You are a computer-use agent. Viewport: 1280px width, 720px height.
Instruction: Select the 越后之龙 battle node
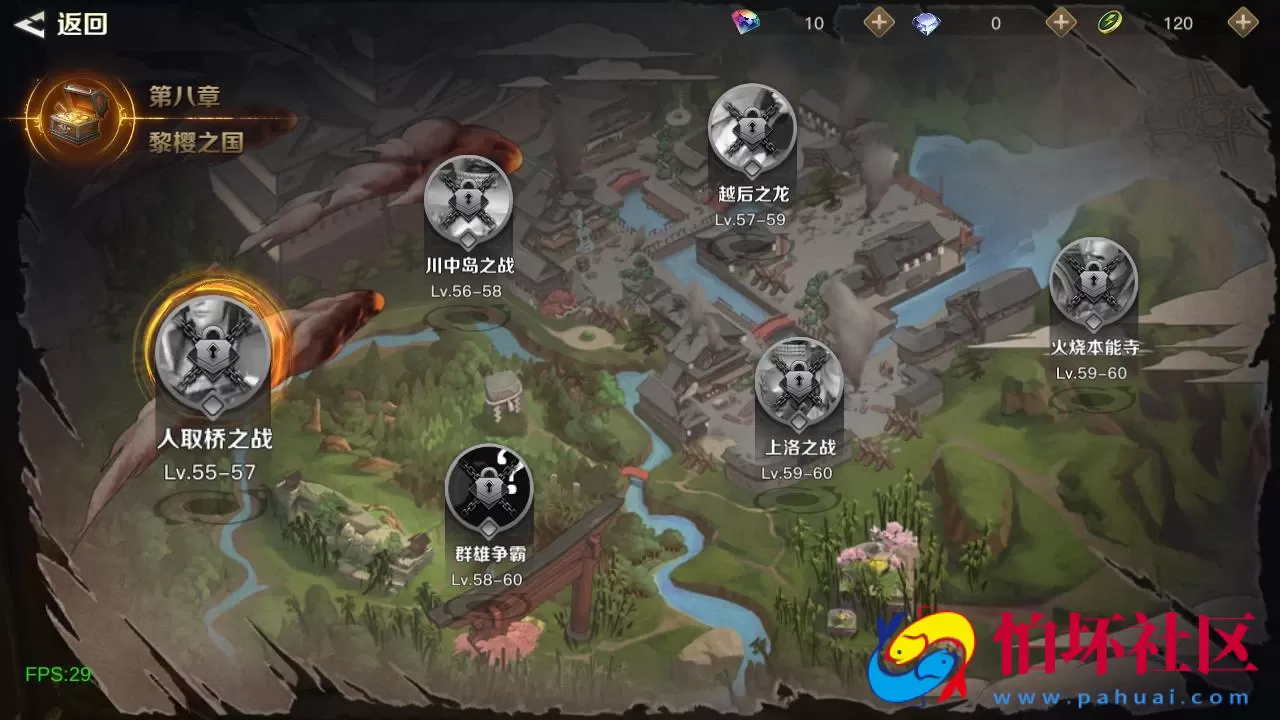pyautogui.click(x=752, y=130)
